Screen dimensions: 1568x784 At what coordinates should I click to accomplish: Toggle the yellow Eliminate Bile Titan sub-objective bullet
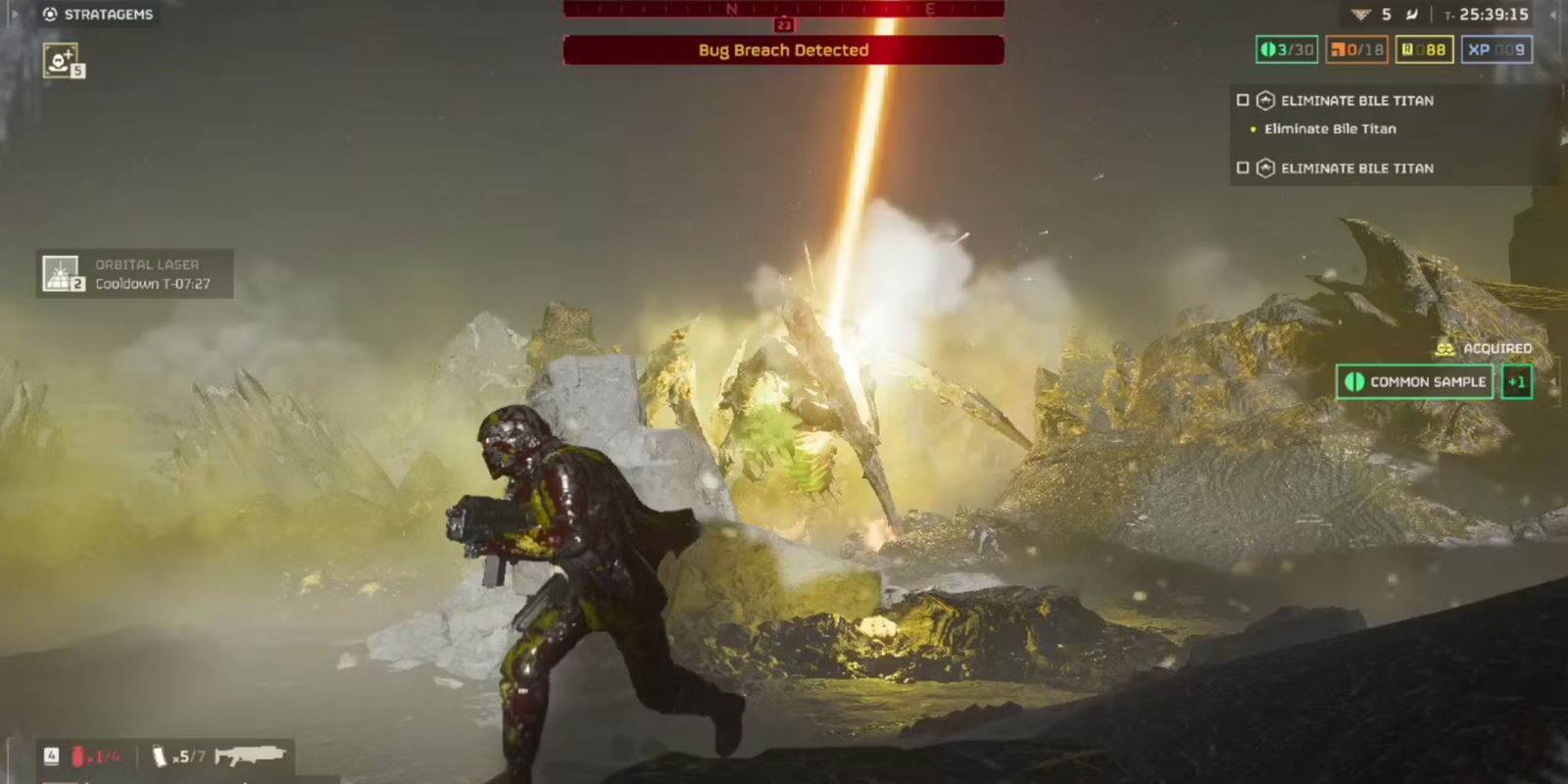pos(1253,128)
